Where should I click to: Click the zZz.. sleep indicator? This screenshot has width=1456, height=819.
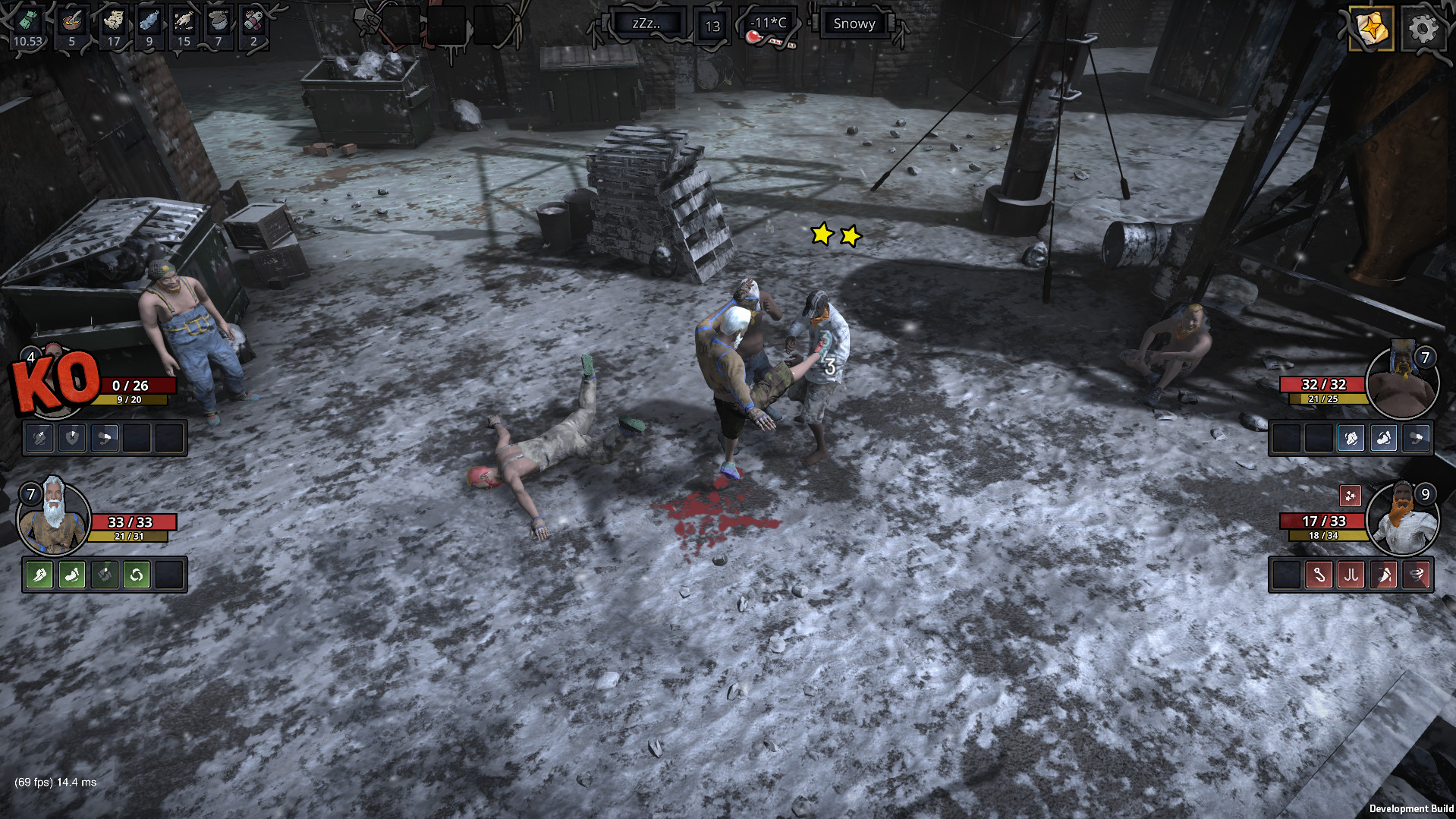click(646, 24)
